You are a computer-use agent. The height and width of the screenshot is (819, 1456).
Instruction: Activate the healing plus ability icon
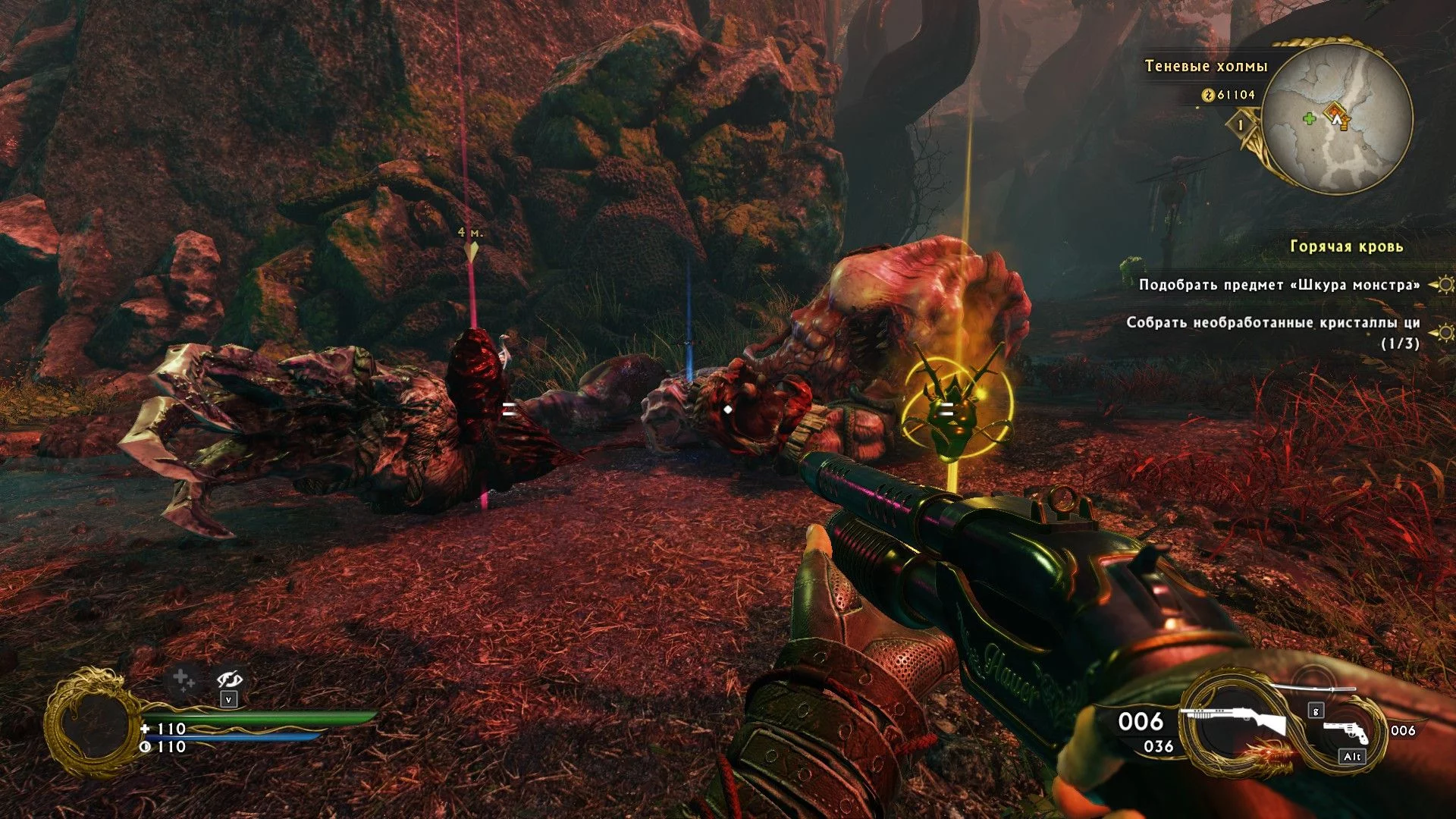183,679
